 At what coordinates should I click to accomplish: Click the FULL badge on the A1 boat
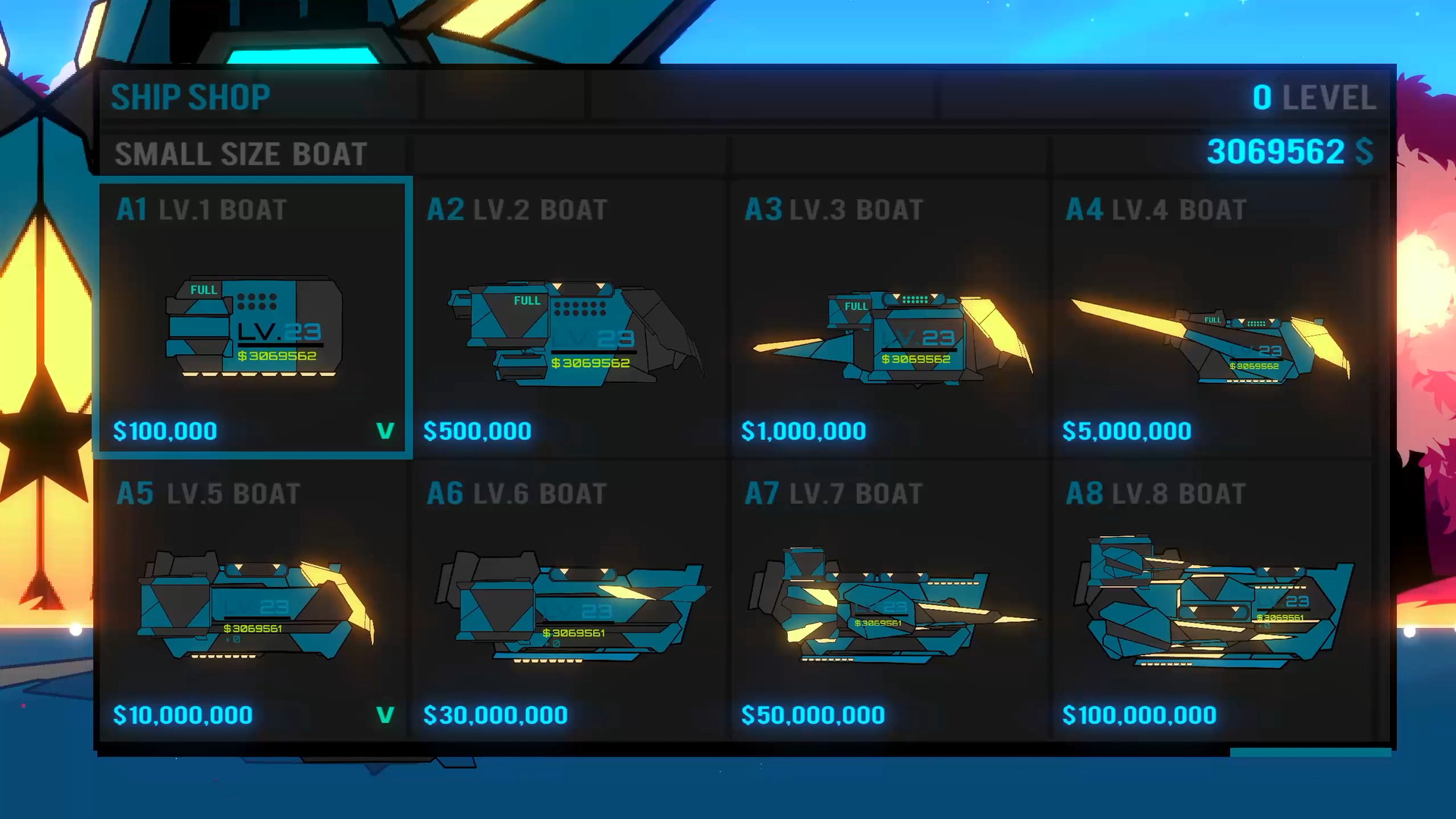coord(204,290)
